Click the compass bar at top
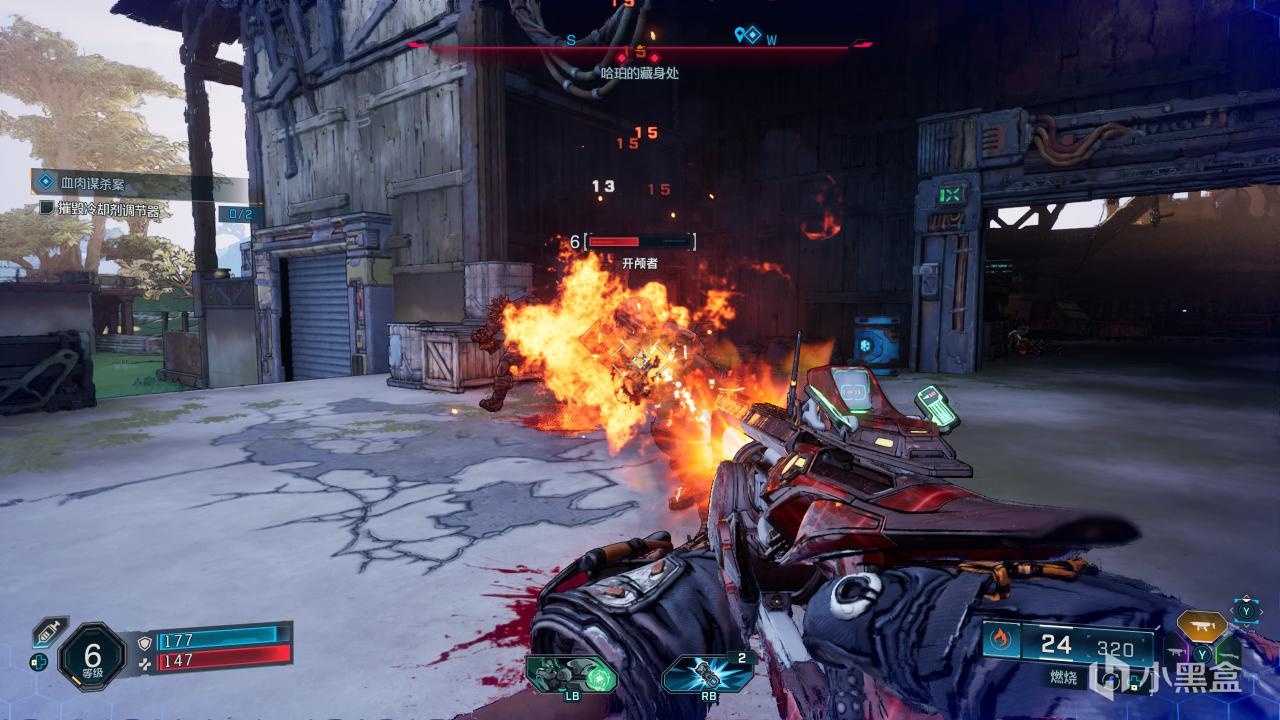Screen dimensions: 1280x720 click(x=640, y=47)
